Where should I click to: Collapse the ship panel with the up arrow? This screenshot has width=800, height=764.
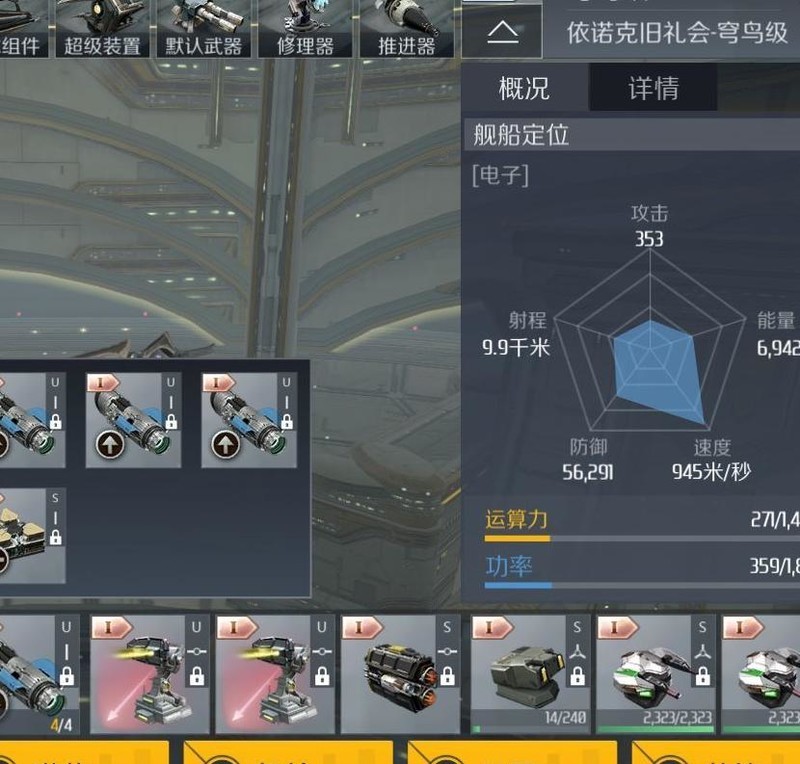[x=502, y=33]
